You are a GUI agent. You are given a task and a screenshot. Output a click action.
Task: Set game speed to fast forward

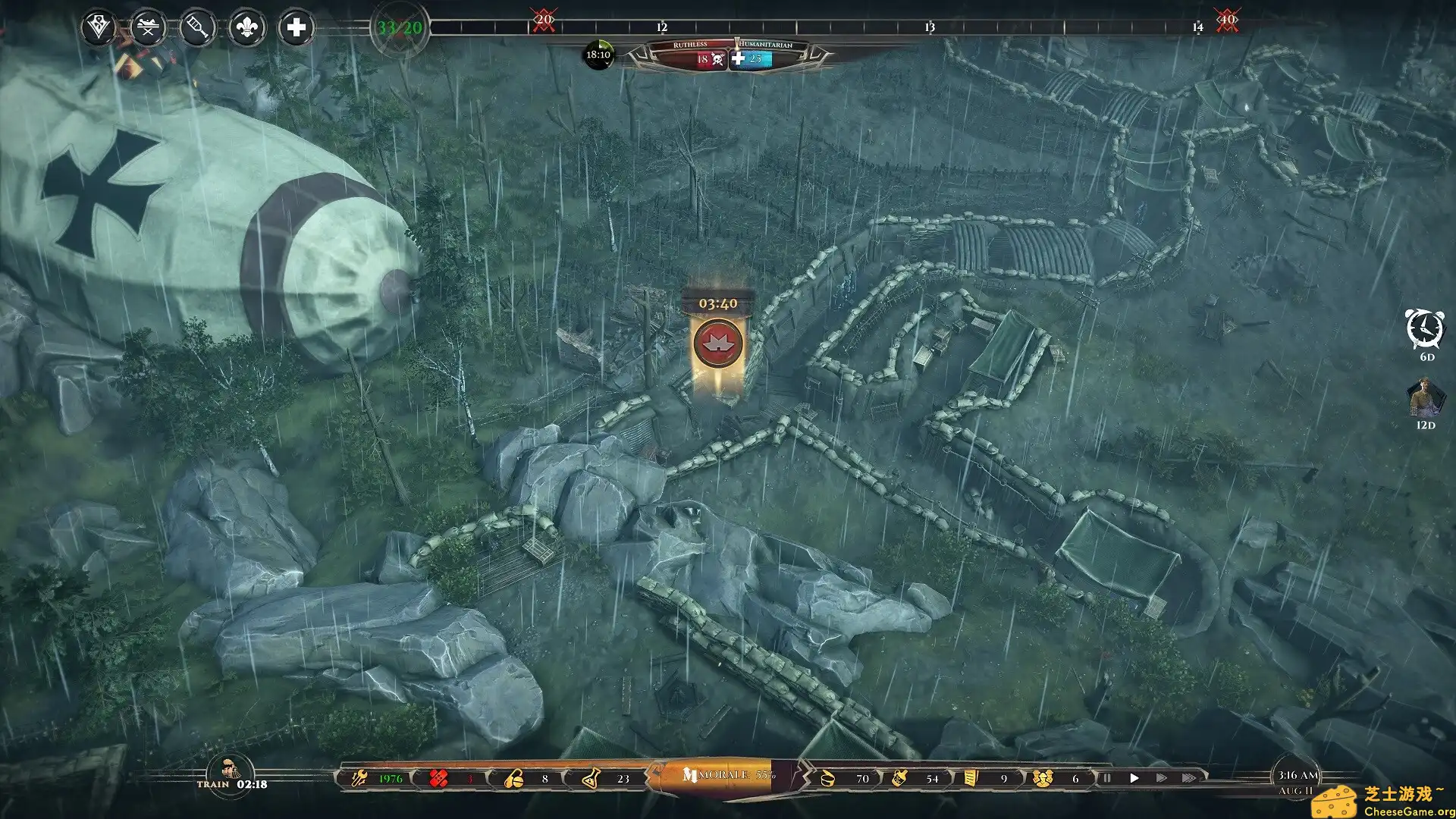(x=1161, y=778)
